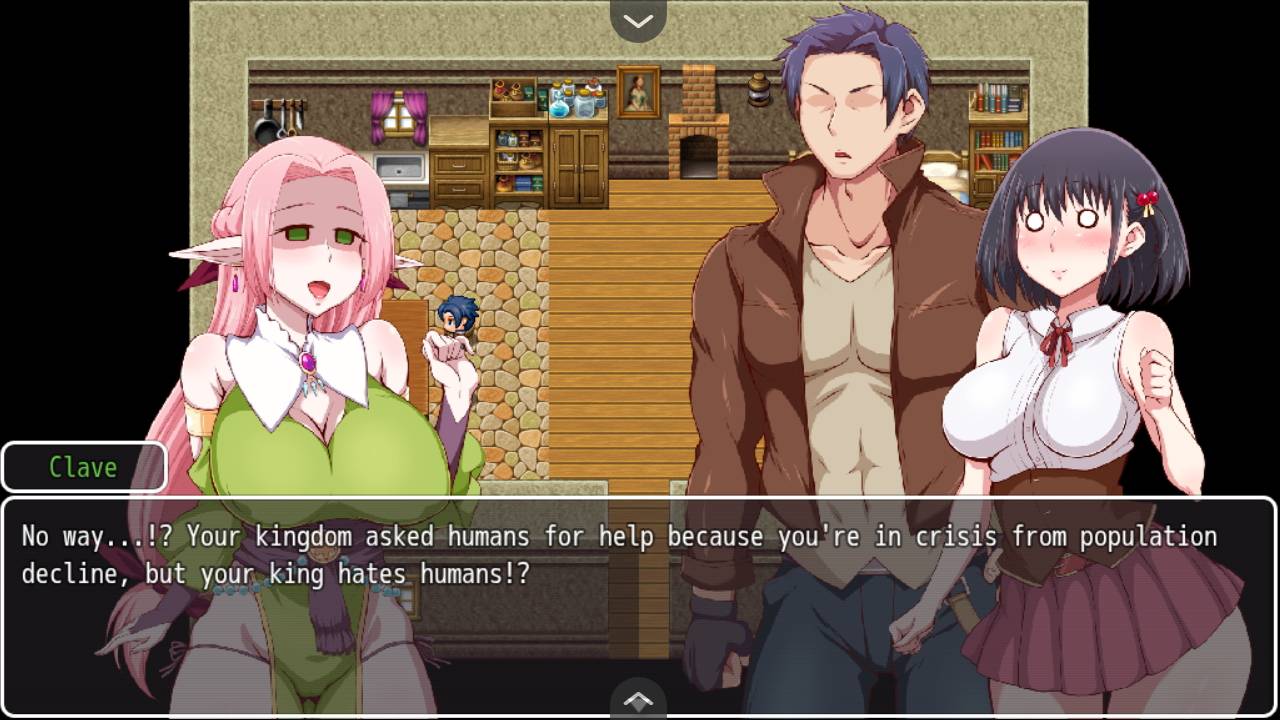Click the glass jar with gold coins
Screen dimensions: 1280x720
pos(585,105)
